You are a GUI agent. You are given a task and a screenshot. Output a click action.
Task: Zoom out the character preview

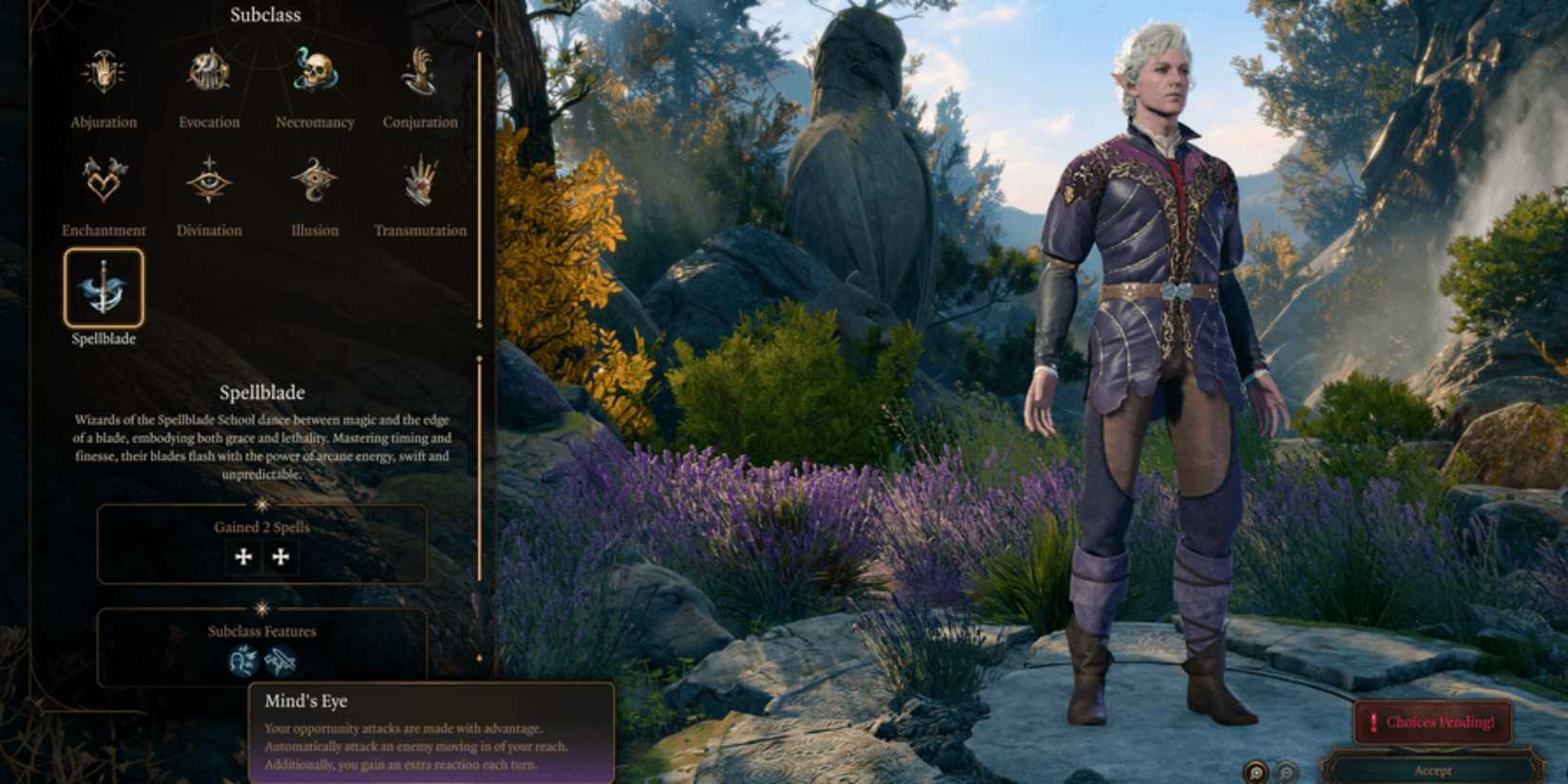1286,773
